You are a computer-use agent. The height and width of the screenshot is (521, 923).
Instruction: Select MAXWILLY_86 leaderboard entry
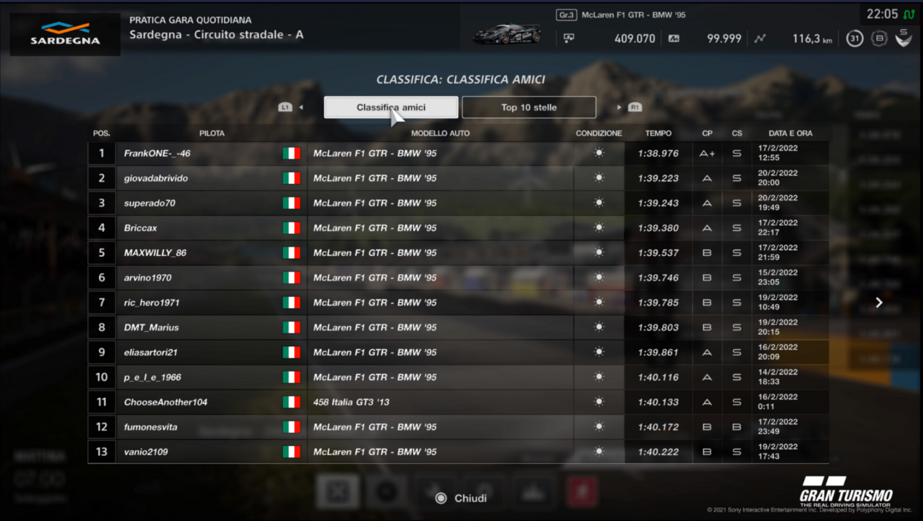pyautogui.click(x=458, y=253)
